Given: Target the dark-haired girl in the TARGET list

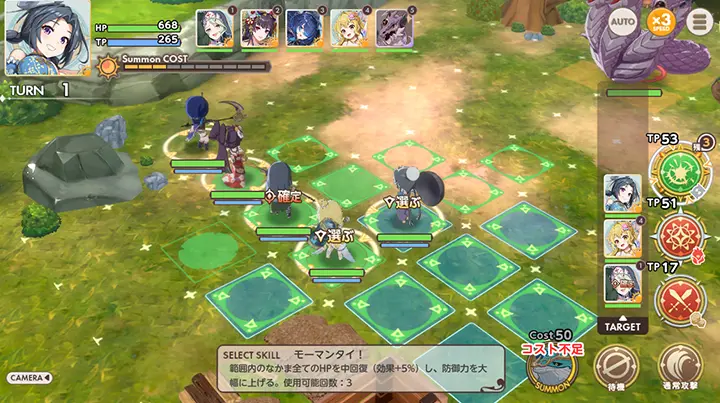Looking at the screenshot, I should (622, 194).
